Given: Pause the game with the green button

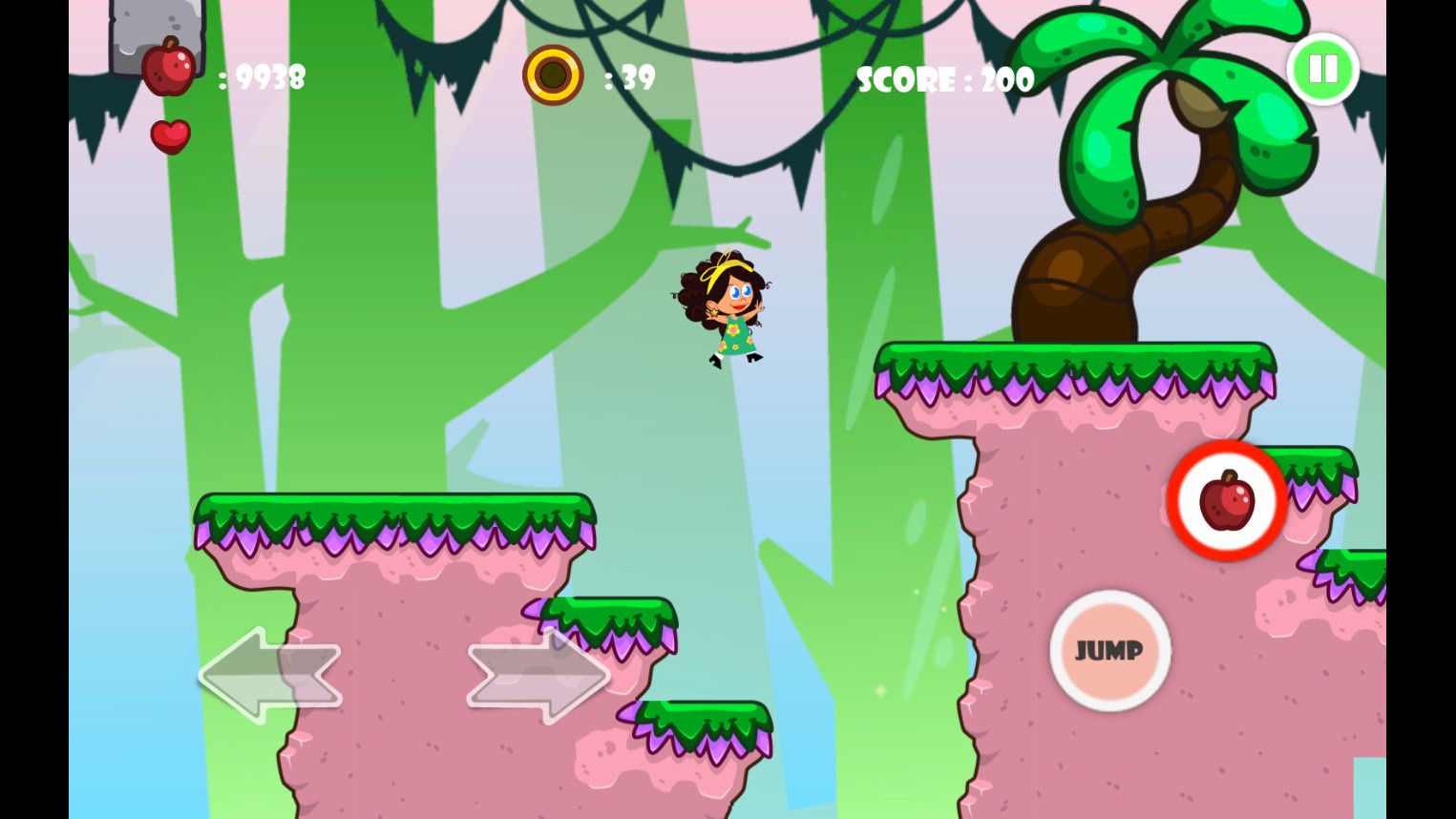Looking at the screenshot, I should 1322,69.
